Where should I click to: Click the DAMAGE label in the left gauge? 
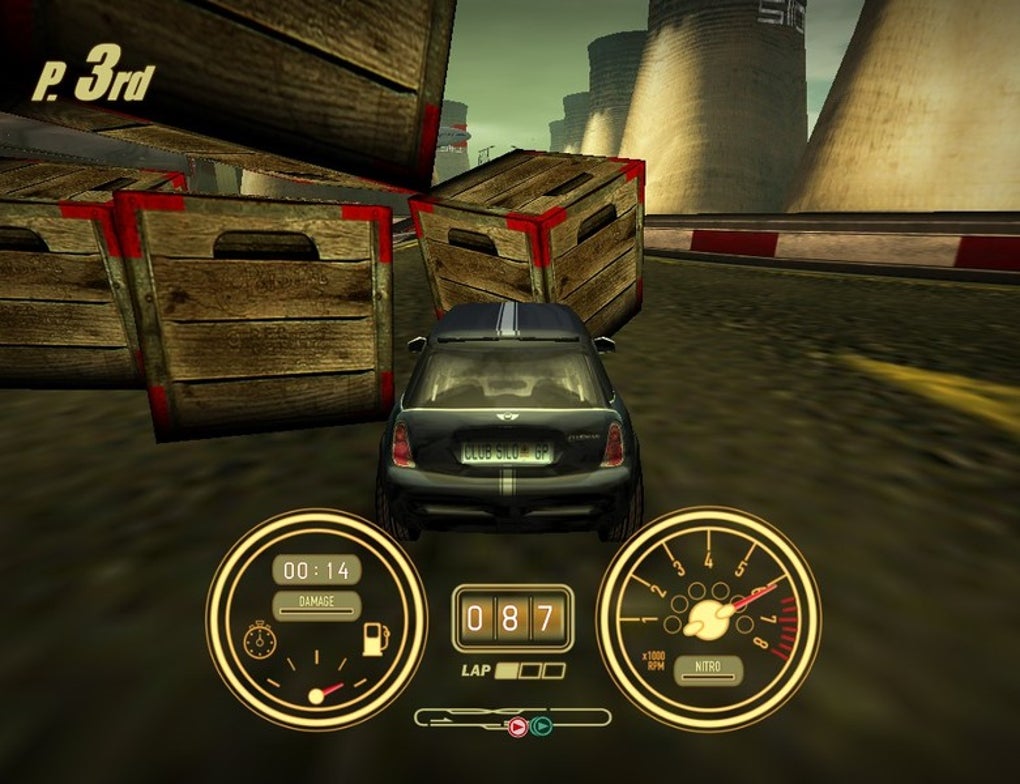point(316,603)
